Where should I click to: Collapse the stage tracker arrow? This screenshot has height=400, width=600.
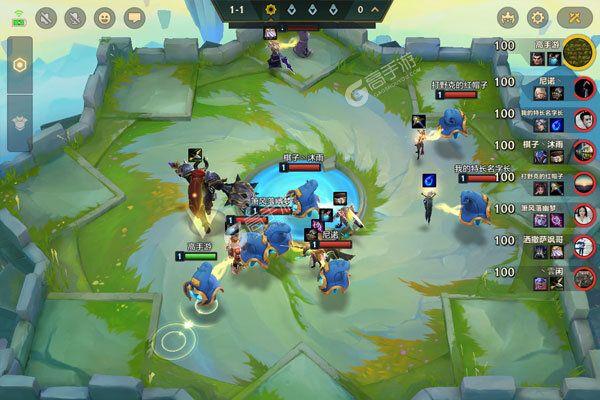(x=374, y=9)
